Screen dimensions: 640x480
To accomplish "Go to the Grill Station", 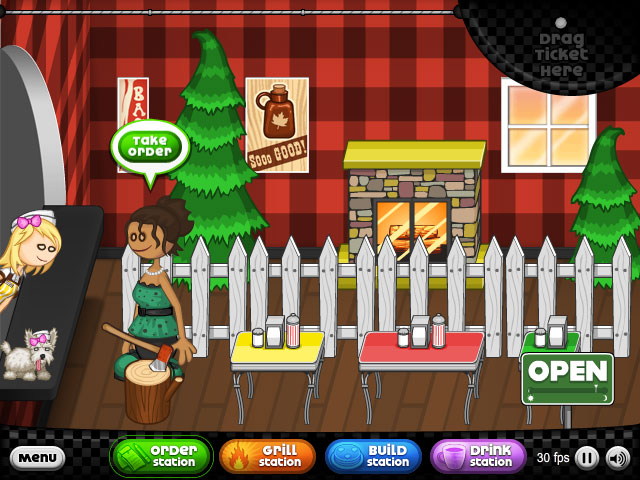I will (x=267, y=456).
